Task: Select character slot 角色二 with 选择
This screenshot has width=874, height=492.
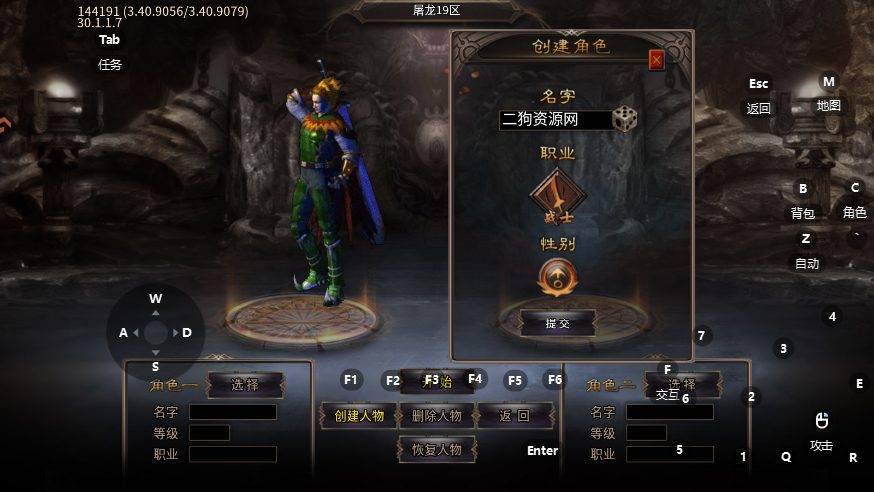Action: 682,385
